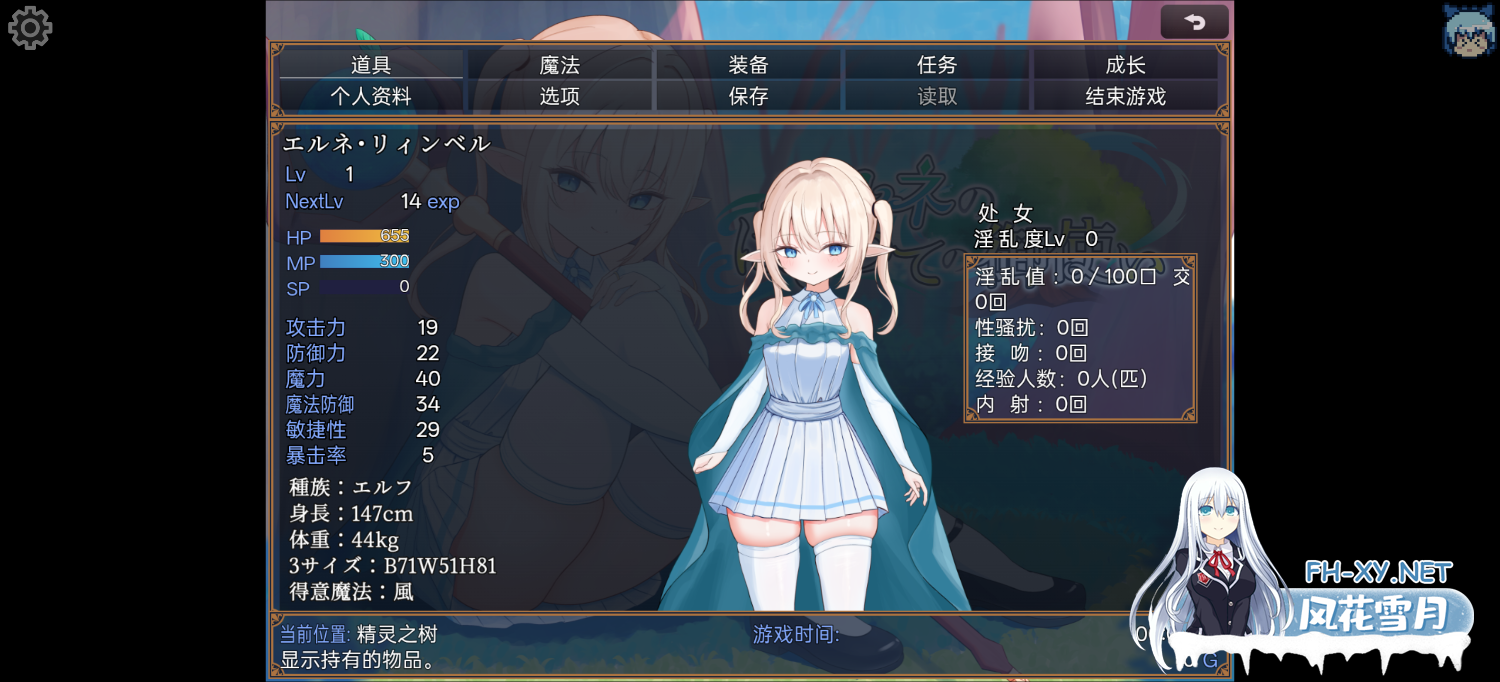Open 个人资料 profile page

click(x=371, y=96)
